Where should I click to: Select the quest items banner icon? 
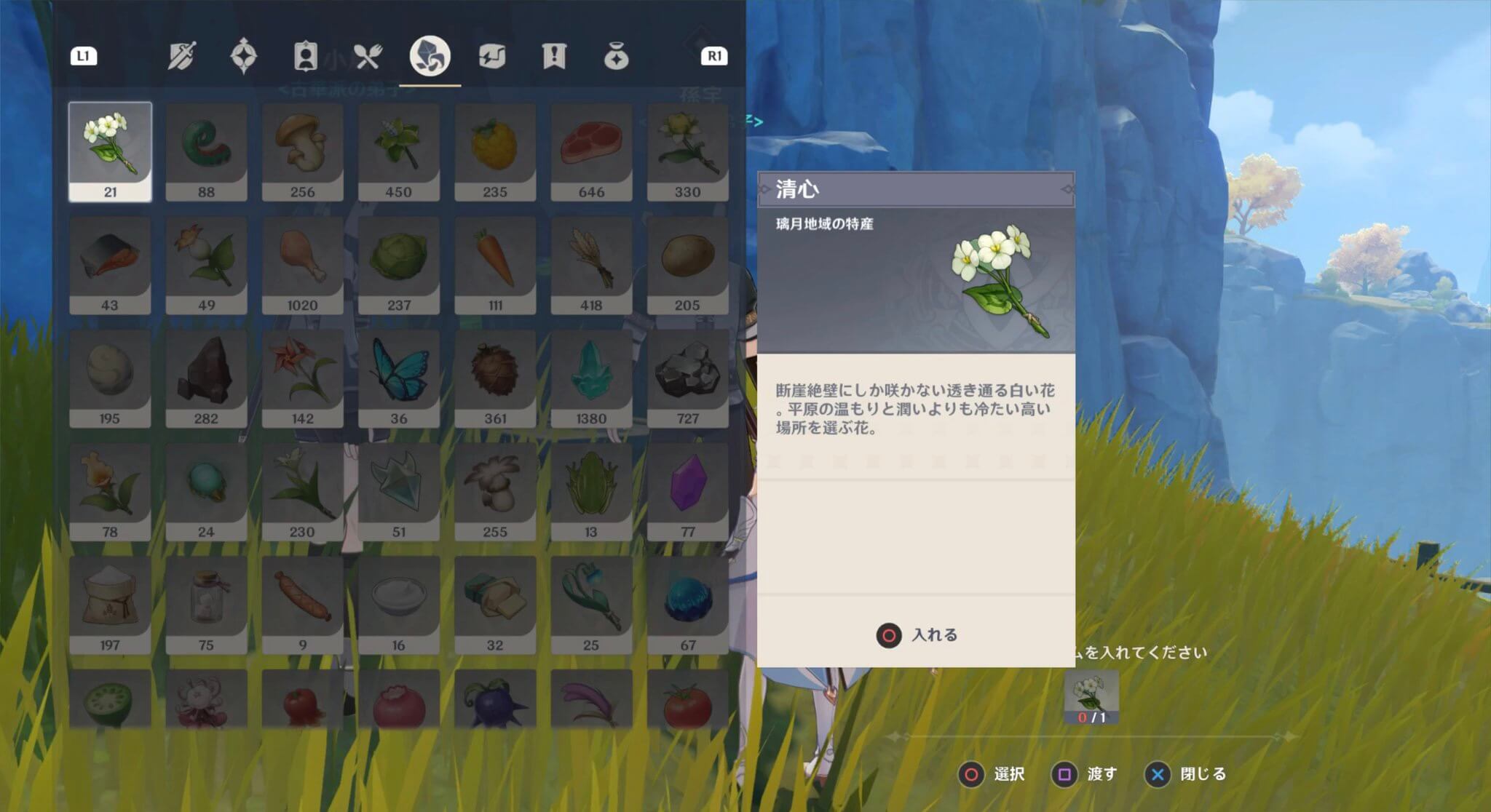(555, 57)
